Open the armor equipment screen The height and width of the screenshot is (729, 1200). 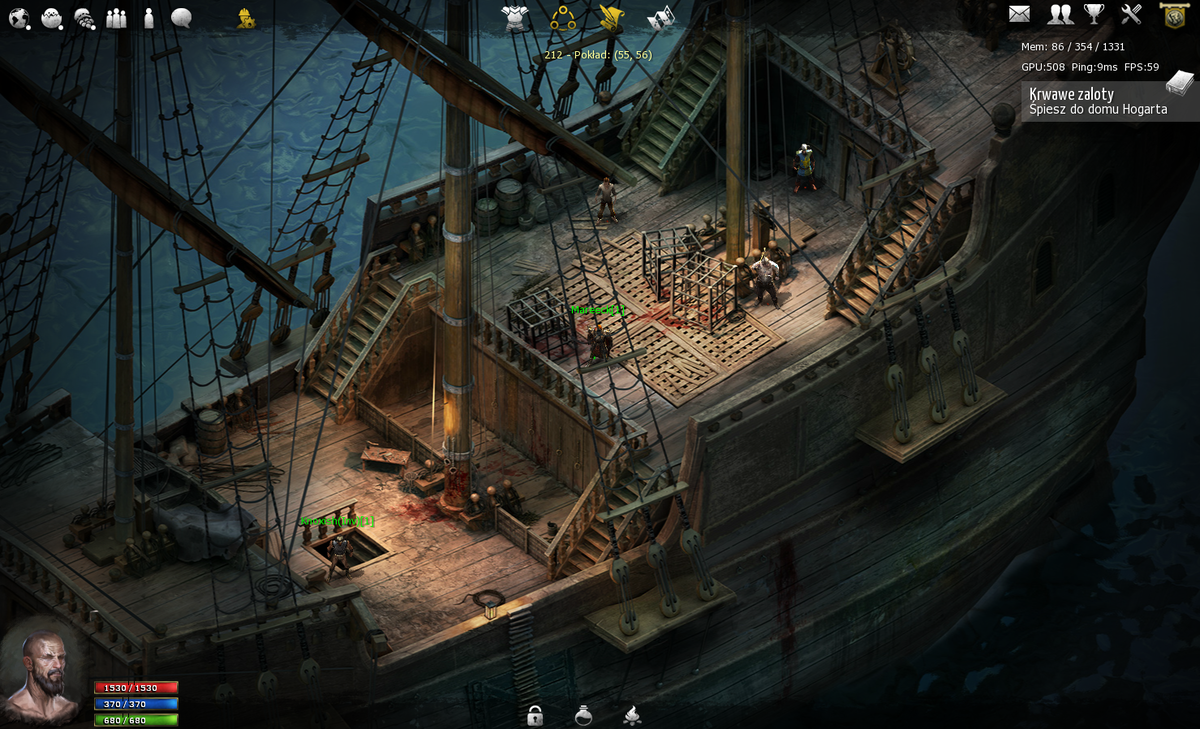pos(515,17)
